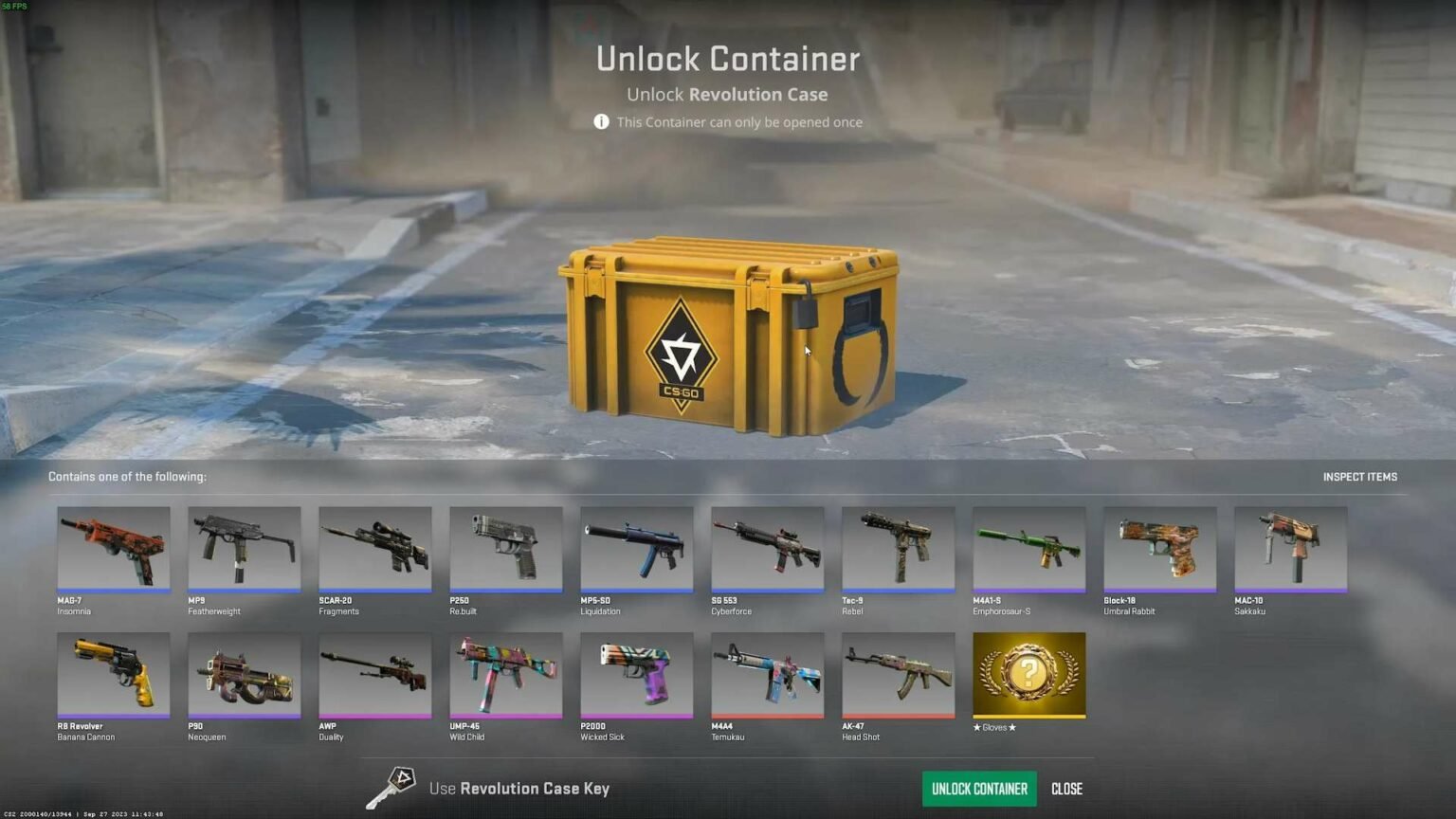The height and width of the screenshot is (819, 1456).
Task: Select the P250 Re.built skin
Action: coord(505,550)
